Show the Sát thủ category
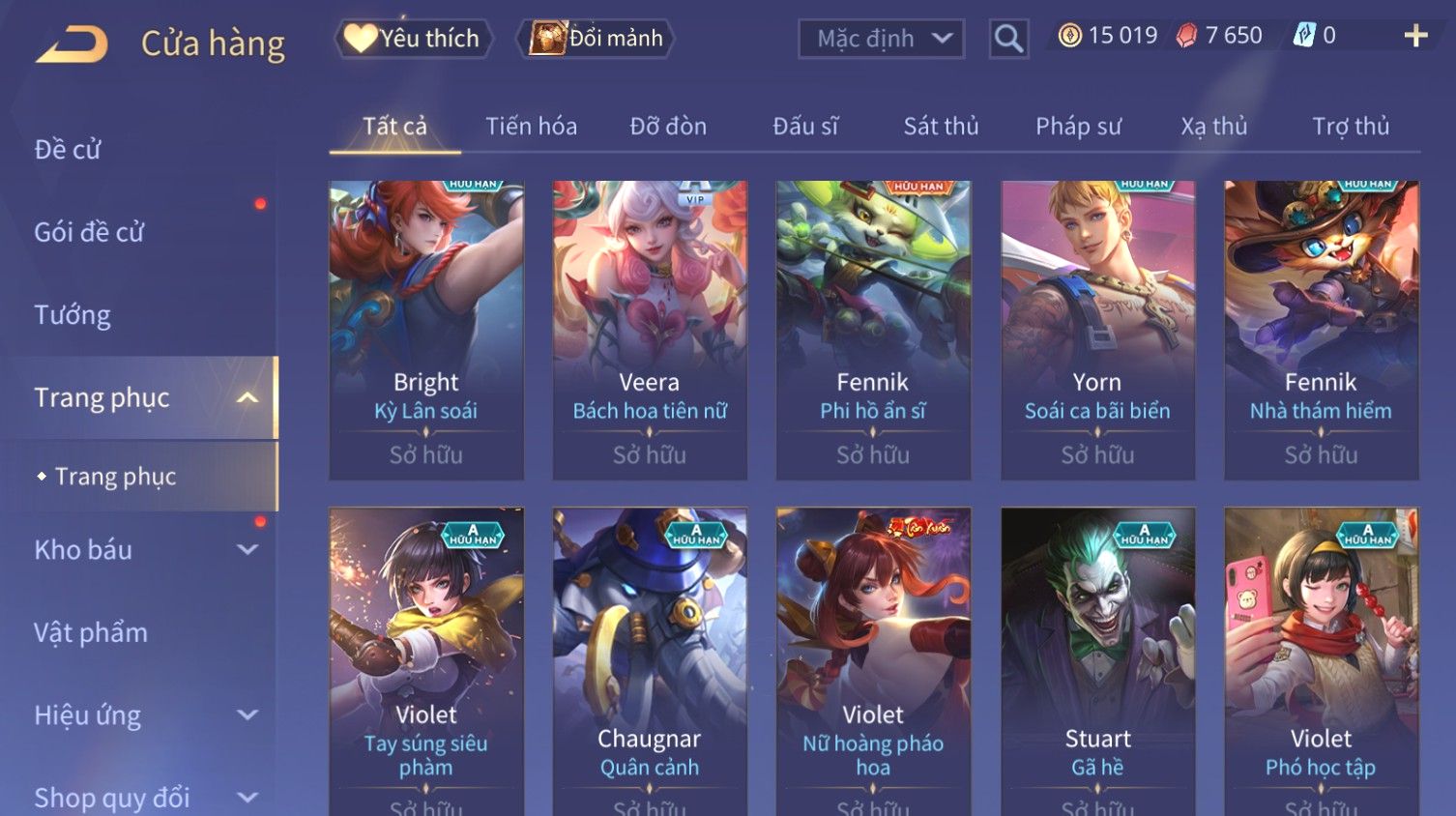 pyautogui.click(x=941, y=127)
